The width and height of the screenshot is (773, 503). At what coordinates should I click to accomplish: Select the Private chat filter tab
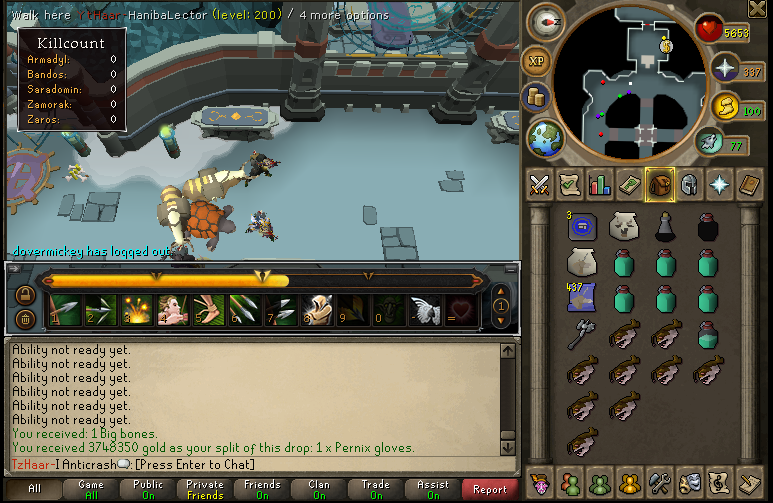point(205,489)
